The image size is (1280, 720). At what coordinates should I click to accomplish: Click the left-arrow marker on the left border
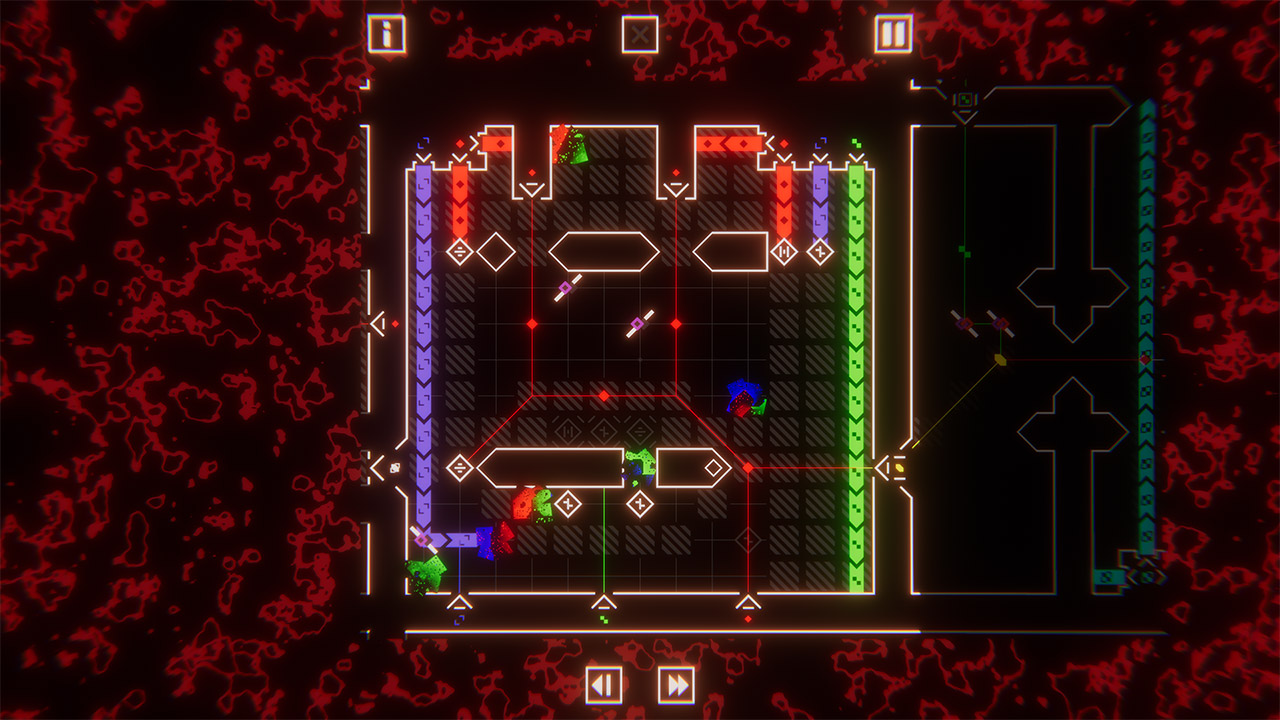(383, 322)
